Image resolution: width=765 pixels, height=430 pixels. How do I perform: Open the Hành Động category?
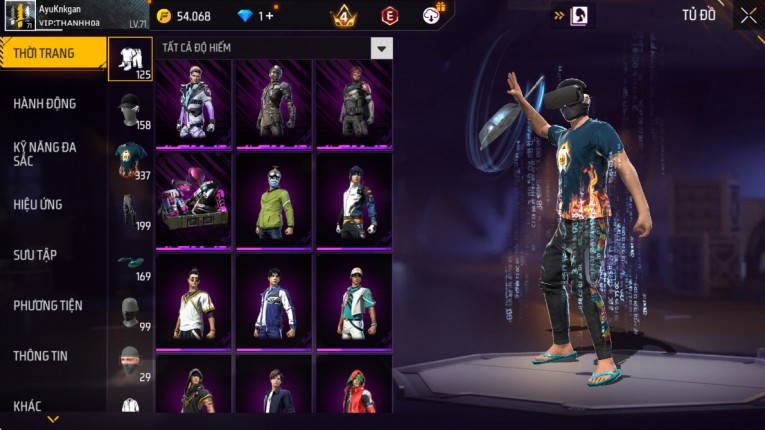click(x=45, y=103)
